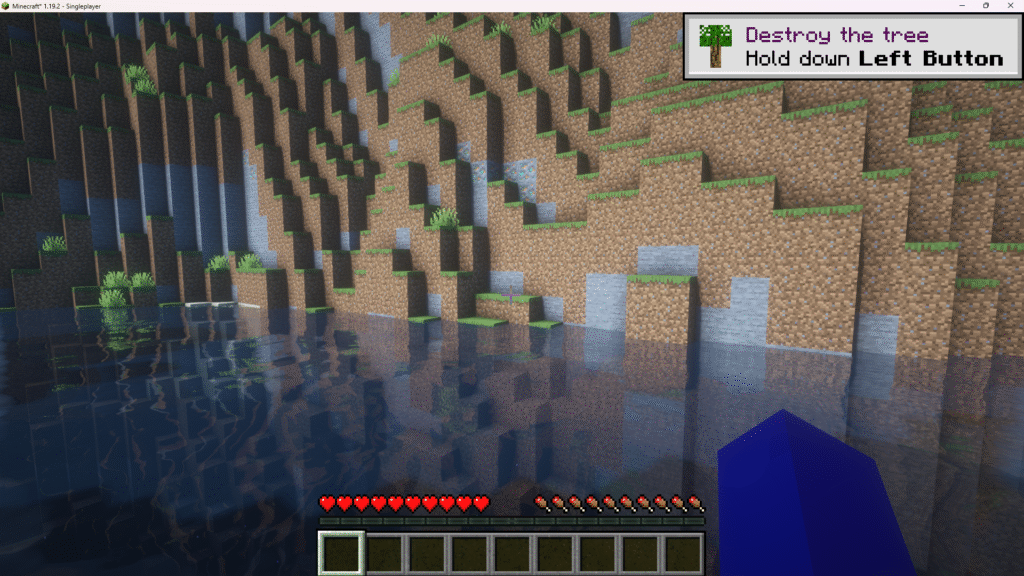Click the Destroy the tree tutorial hint

(x=853, y=47)
